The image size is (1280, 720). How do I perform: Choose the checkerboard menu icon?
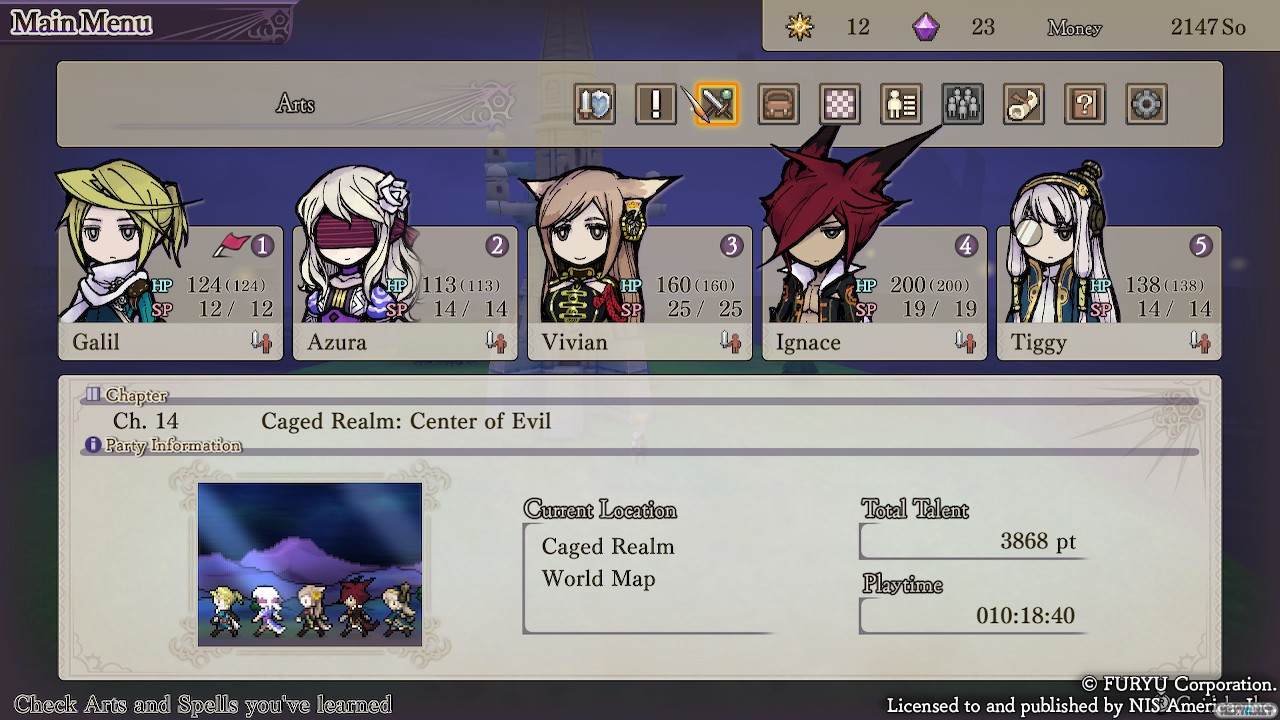(x=840, y=104)
